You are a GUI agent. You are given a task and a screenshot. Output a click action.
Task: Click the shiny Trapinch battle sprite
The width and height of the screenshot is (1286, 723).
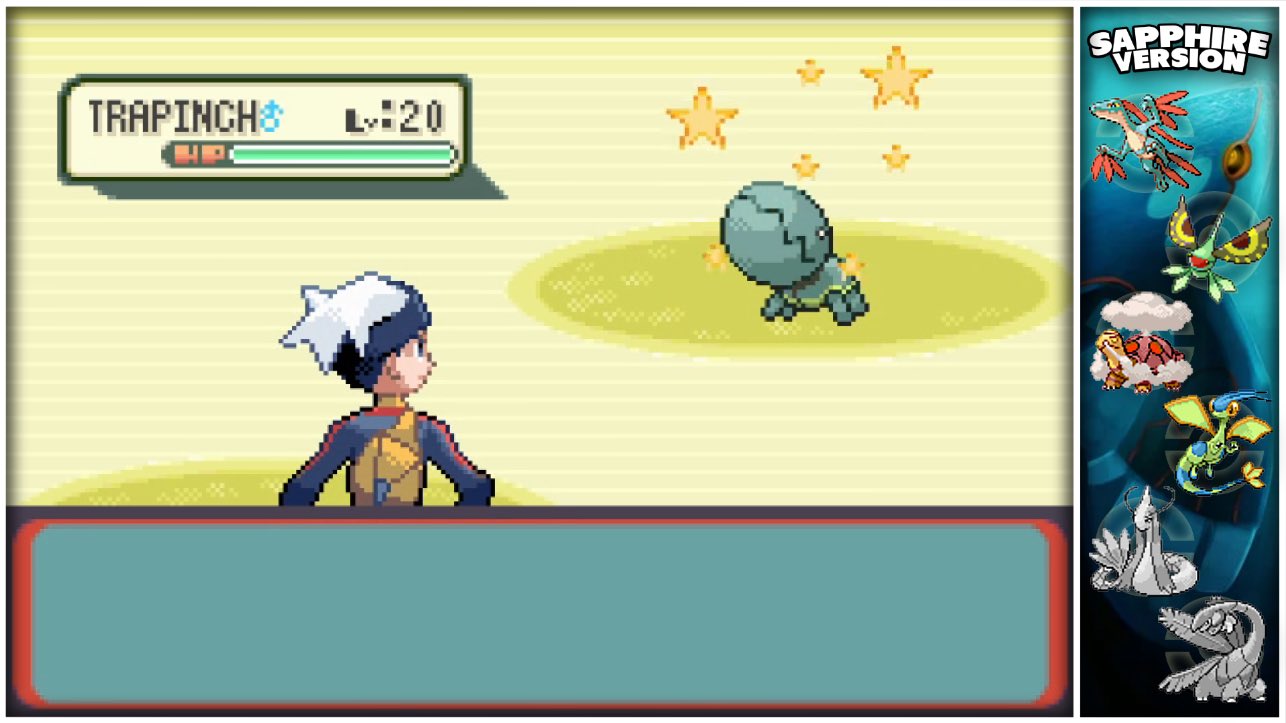click(775, 240)
